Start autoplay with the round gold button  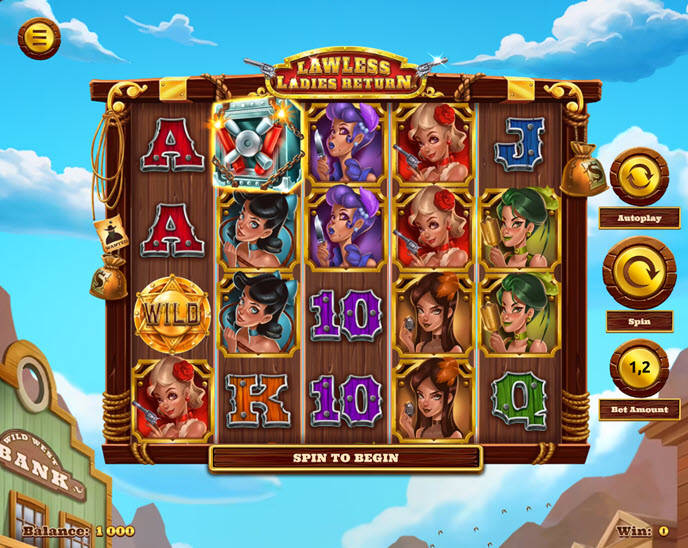click(639, 177)
